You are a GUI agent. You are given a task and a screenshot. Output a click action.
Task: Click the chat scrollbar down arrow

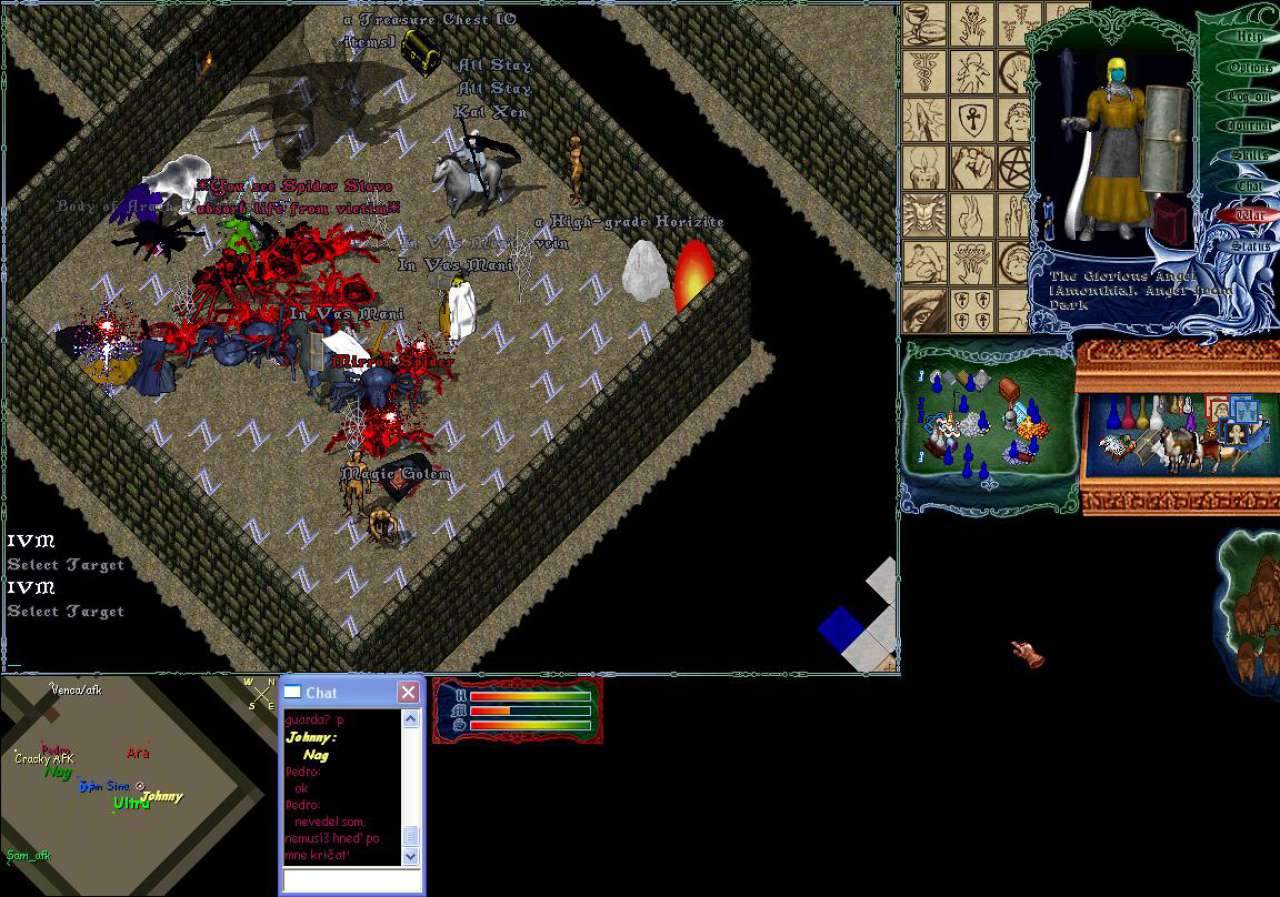pos(411,857)
